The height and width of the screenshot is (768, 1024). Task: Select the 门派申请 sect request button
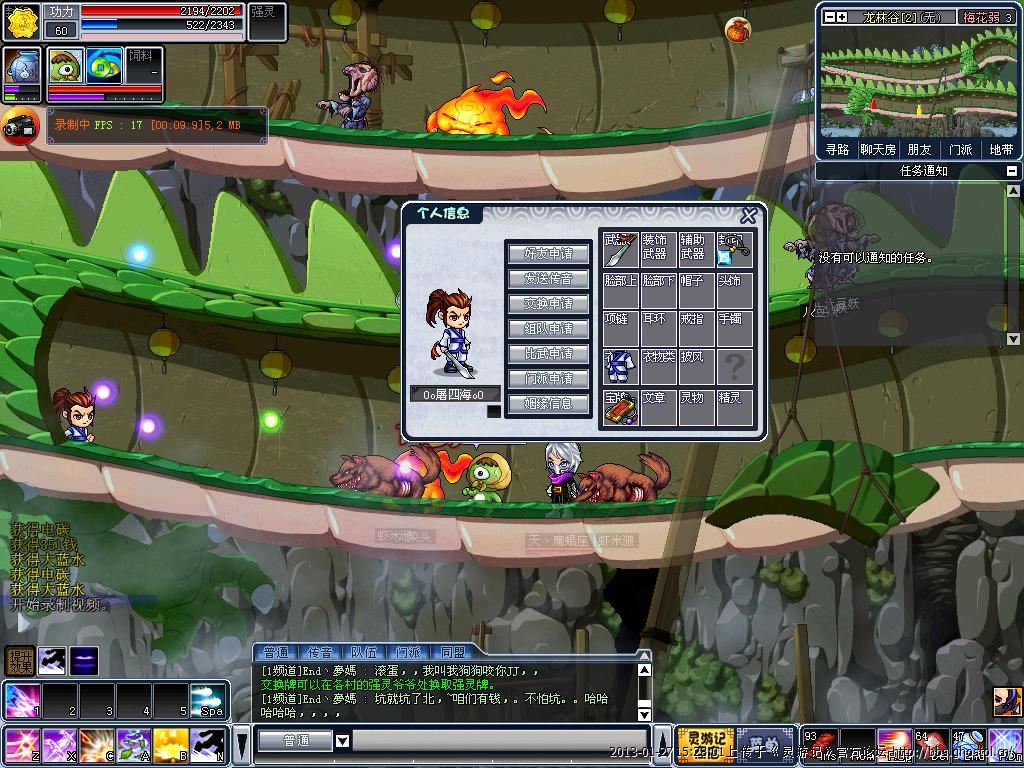point(548,378)
